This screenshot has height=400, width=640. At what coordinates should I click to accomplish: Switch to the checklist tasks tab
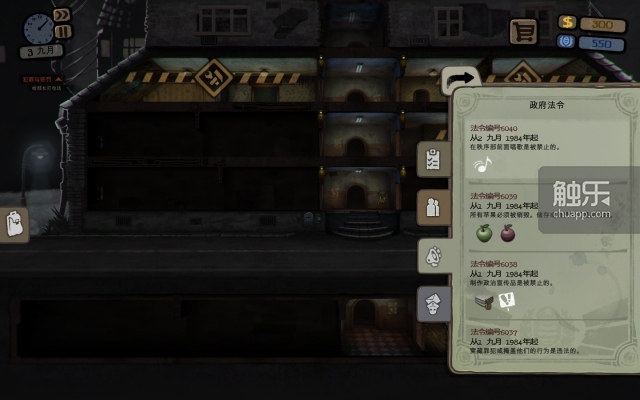[434, 159]
